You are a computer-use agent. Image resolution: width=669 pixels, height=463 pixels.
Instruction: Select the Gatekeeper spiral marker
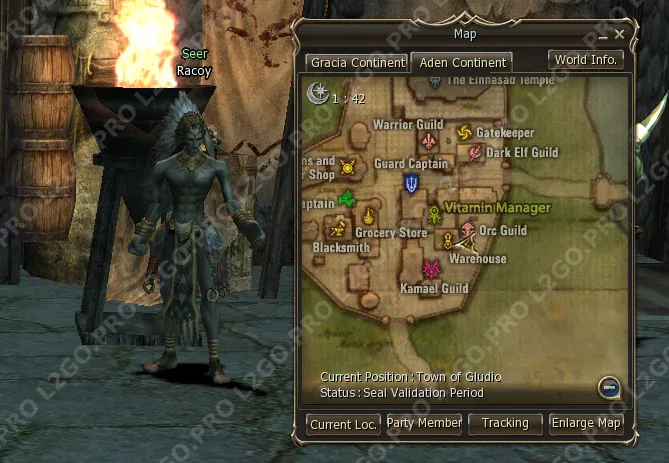click(464, 133)
